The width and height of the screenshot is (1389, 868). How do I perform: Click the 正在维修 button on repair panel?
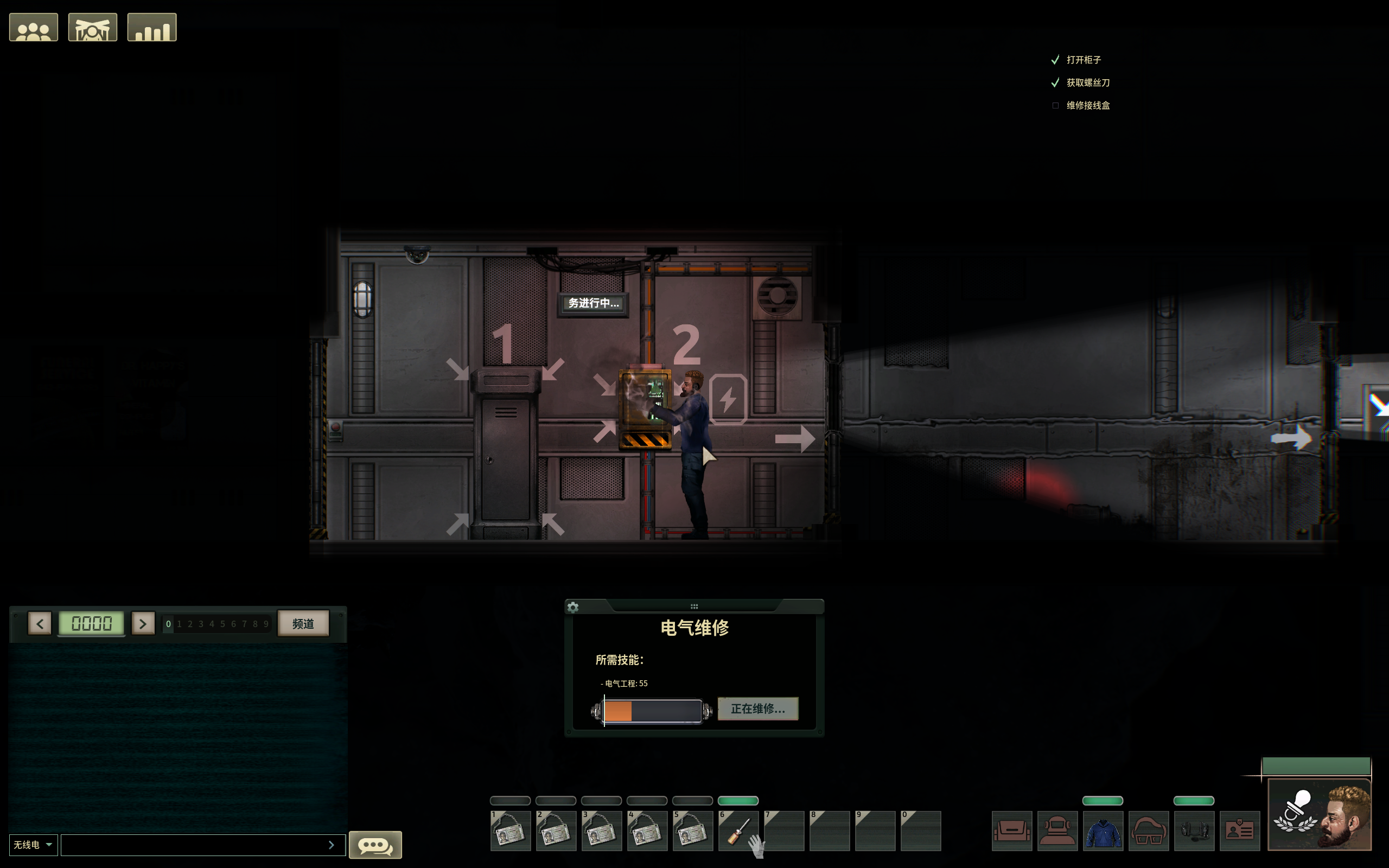point(757,709)
